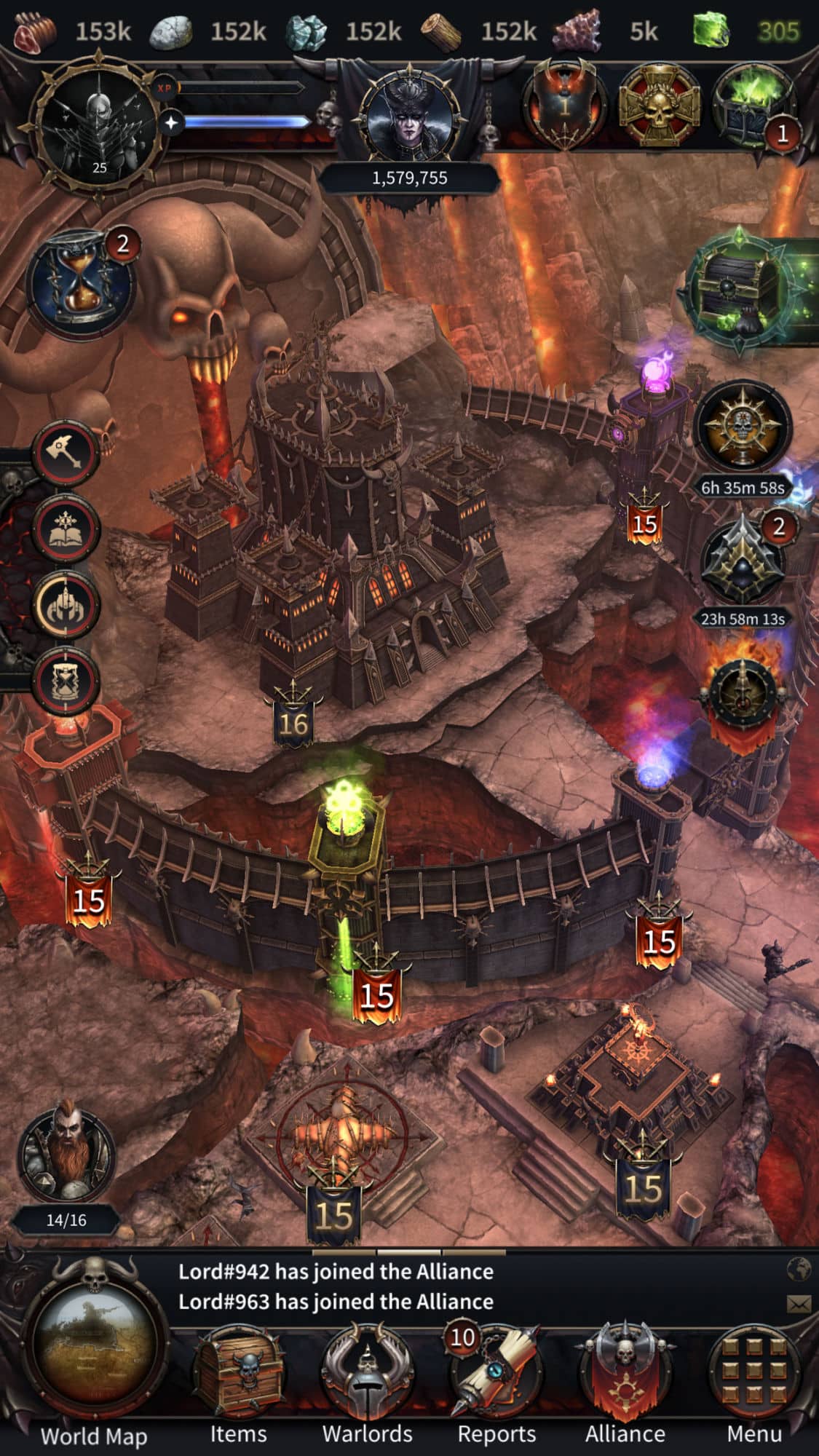Open the hammer building shortcut
819x1456 pixels.
pyautogui.click(x=66, y=454)
